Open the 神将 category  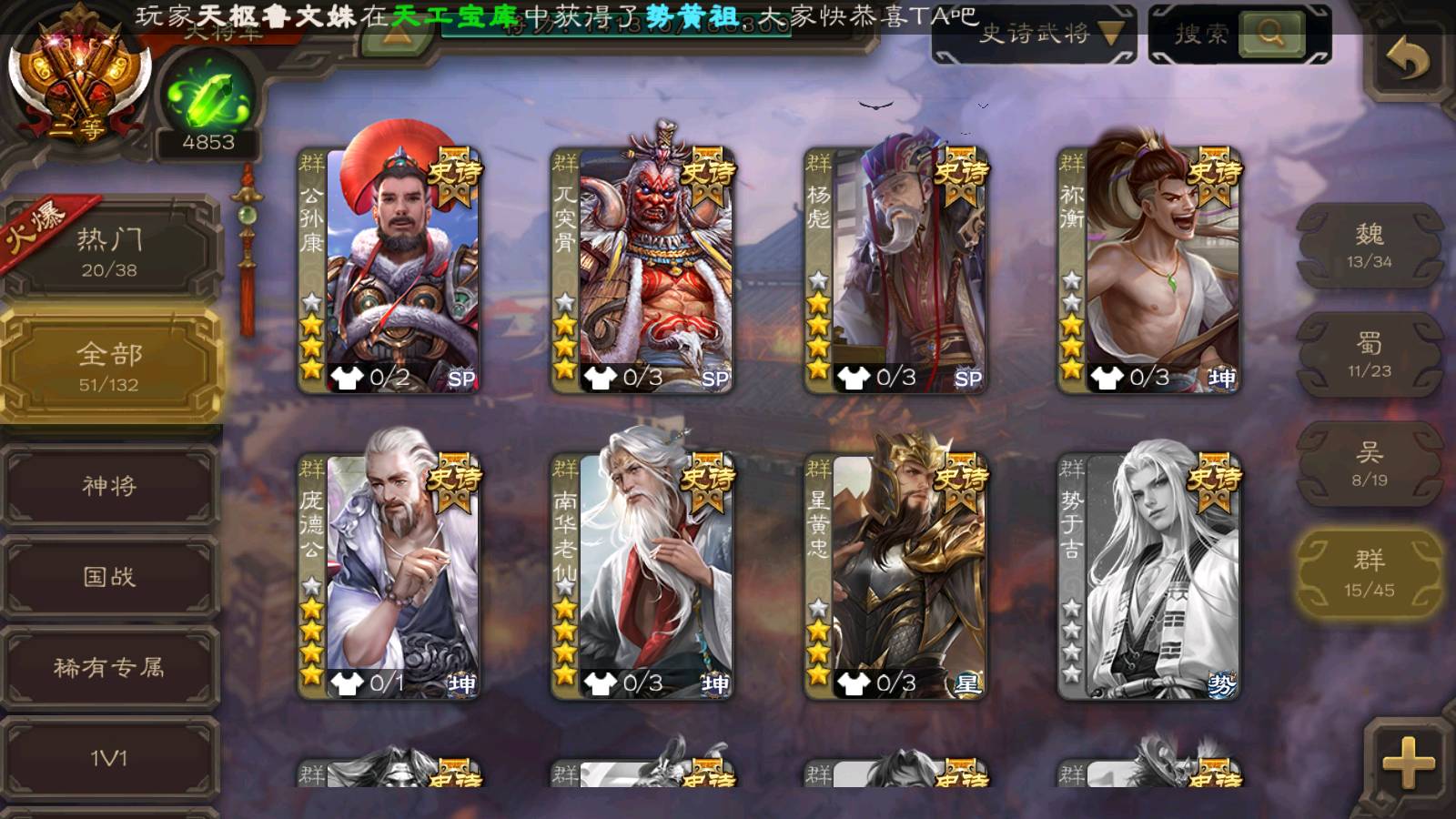click(109, 486)
